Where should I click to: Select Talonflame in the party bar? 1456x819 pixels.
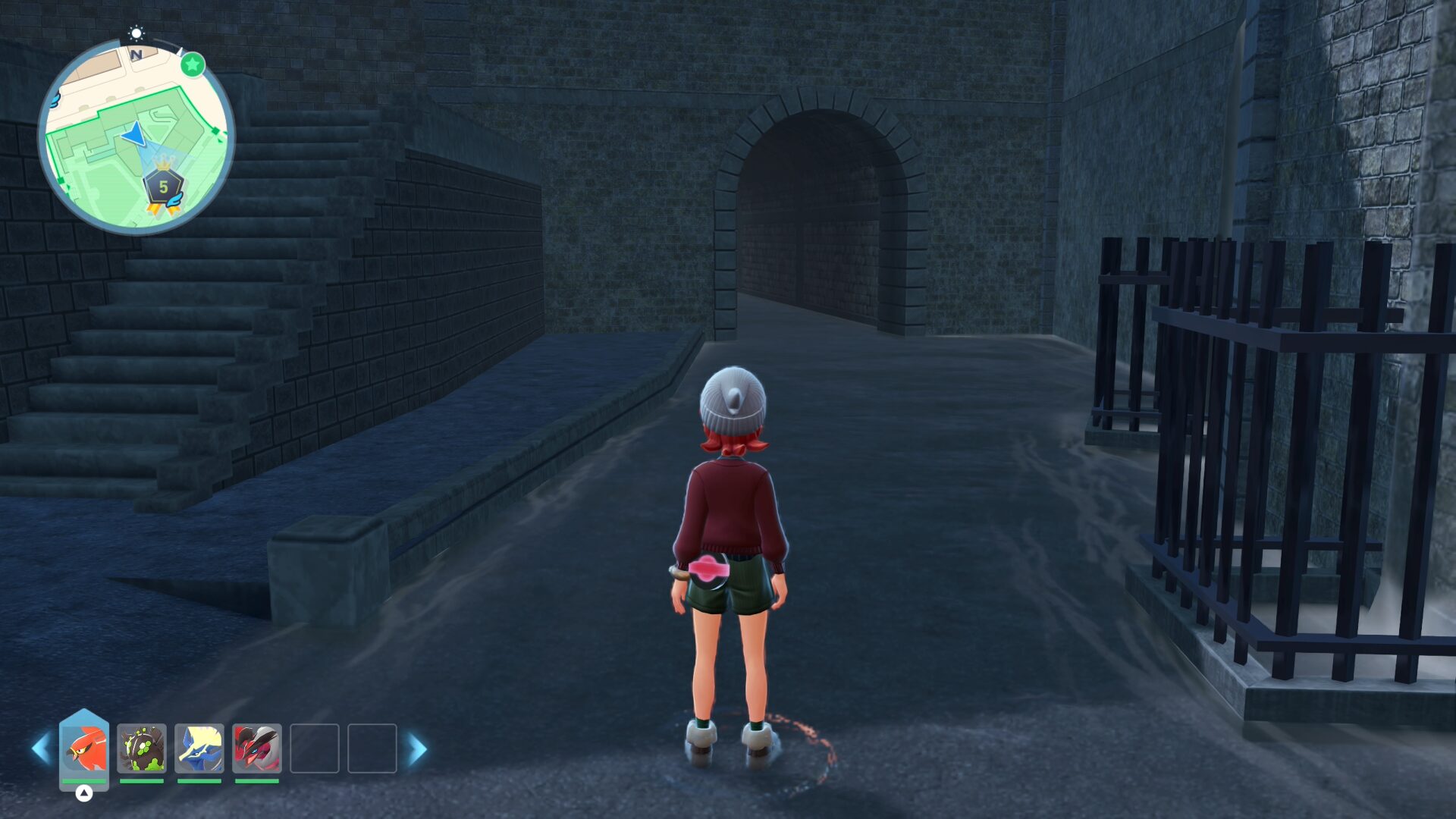[x=84, y=748]
